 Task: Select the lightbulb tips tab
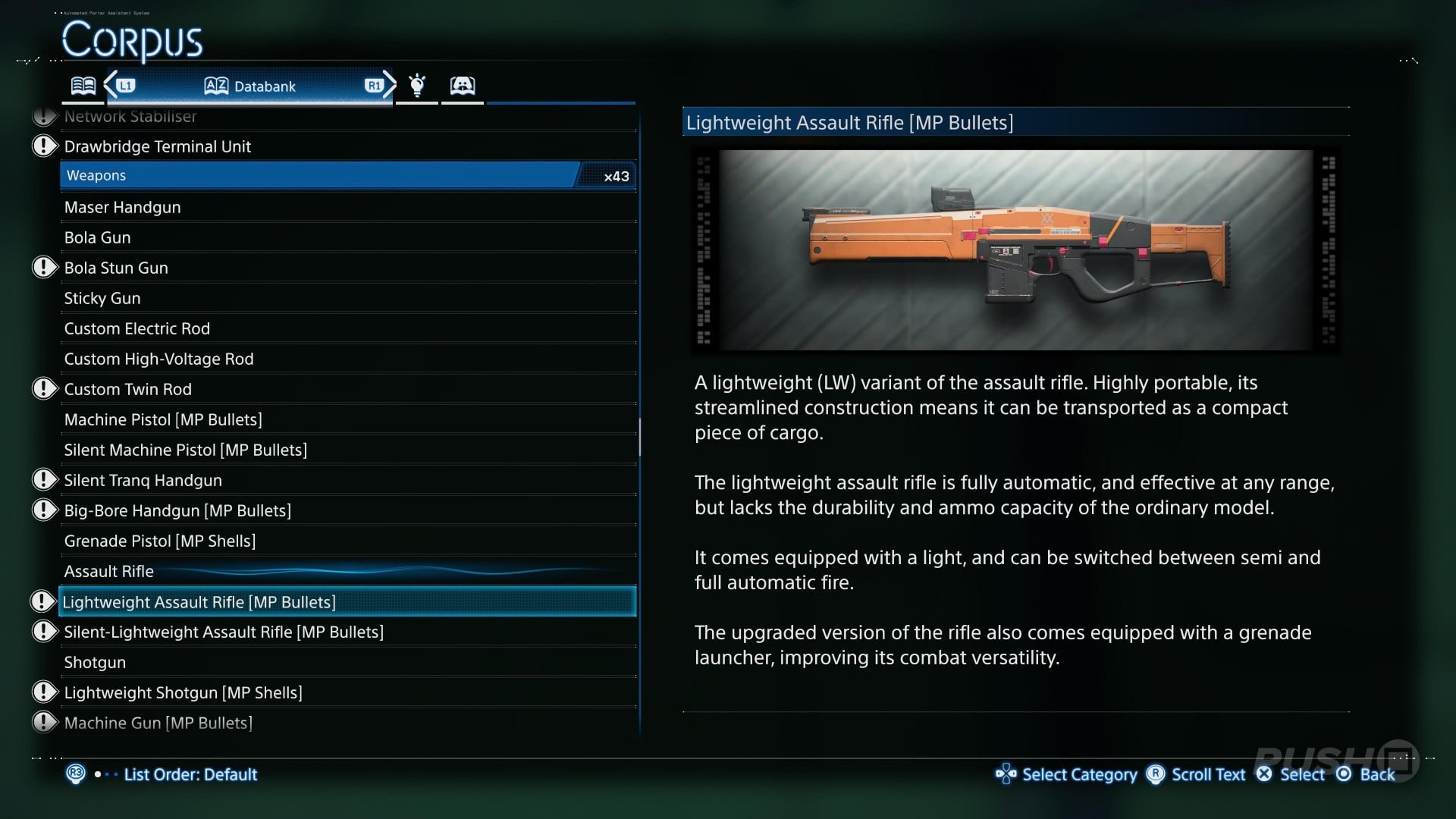tap(417, 86)
